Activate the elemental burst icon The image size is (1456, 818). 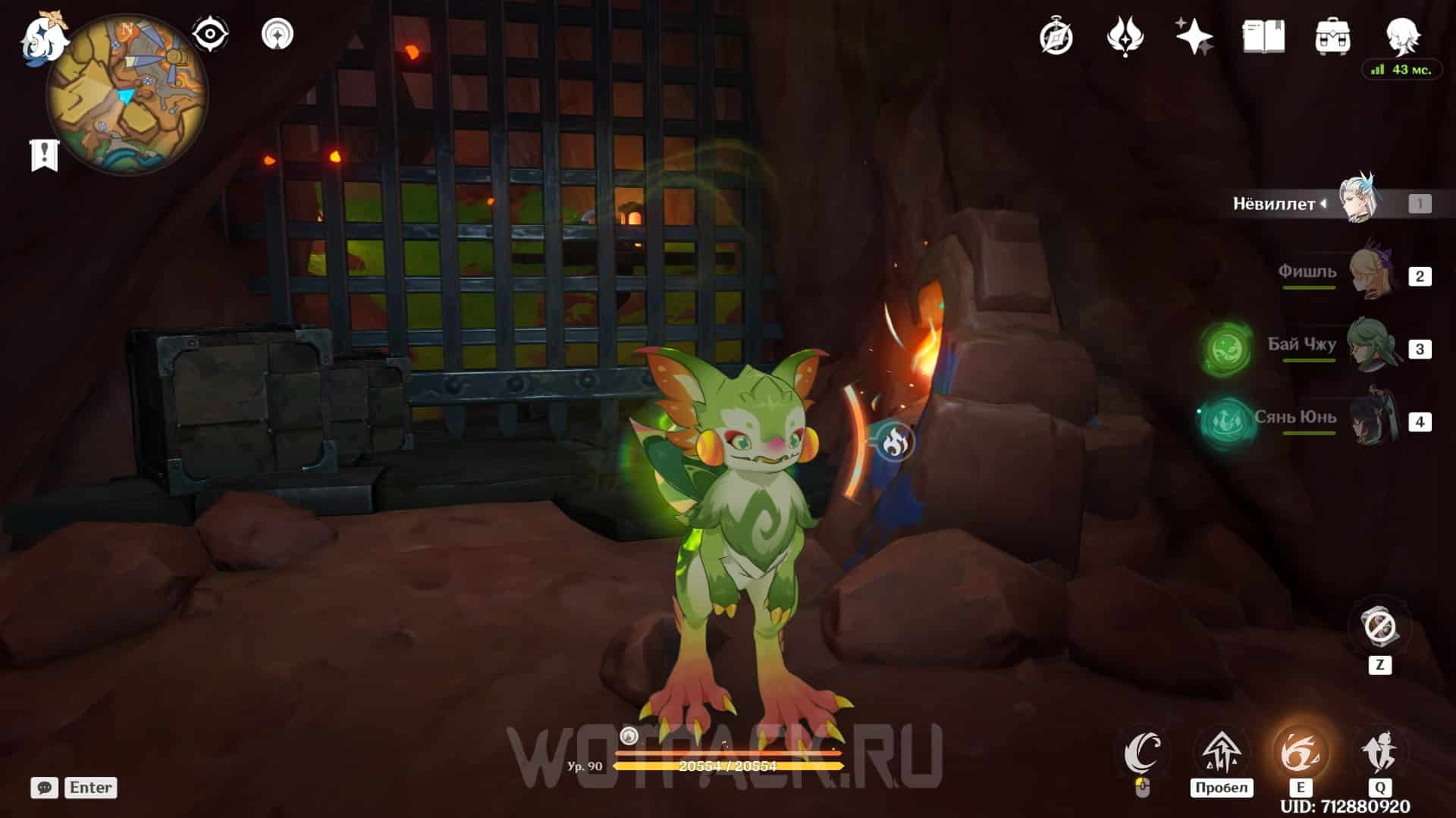pos(1379,753)
